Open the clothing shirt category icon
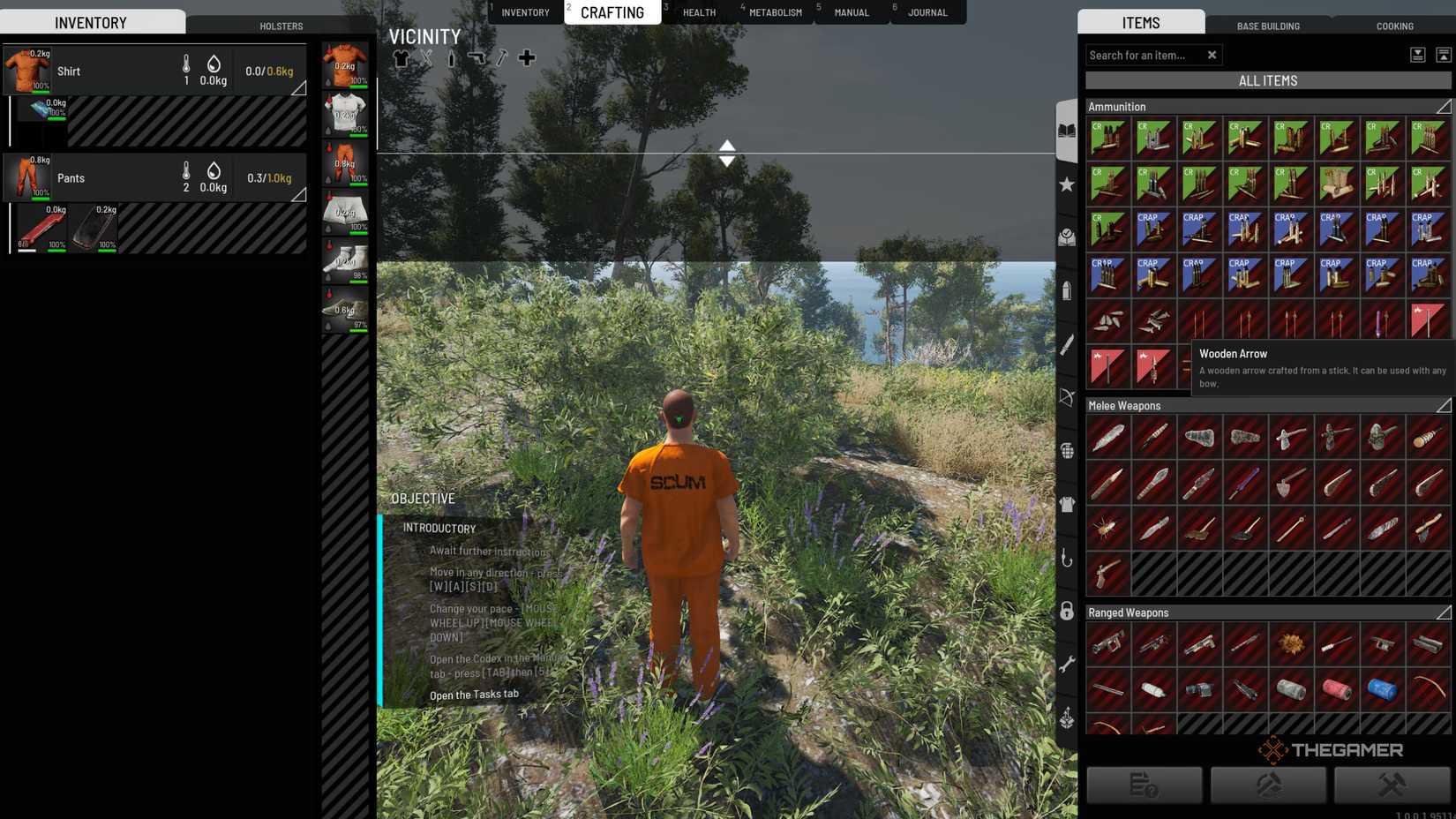 (x=1067, y=503)
